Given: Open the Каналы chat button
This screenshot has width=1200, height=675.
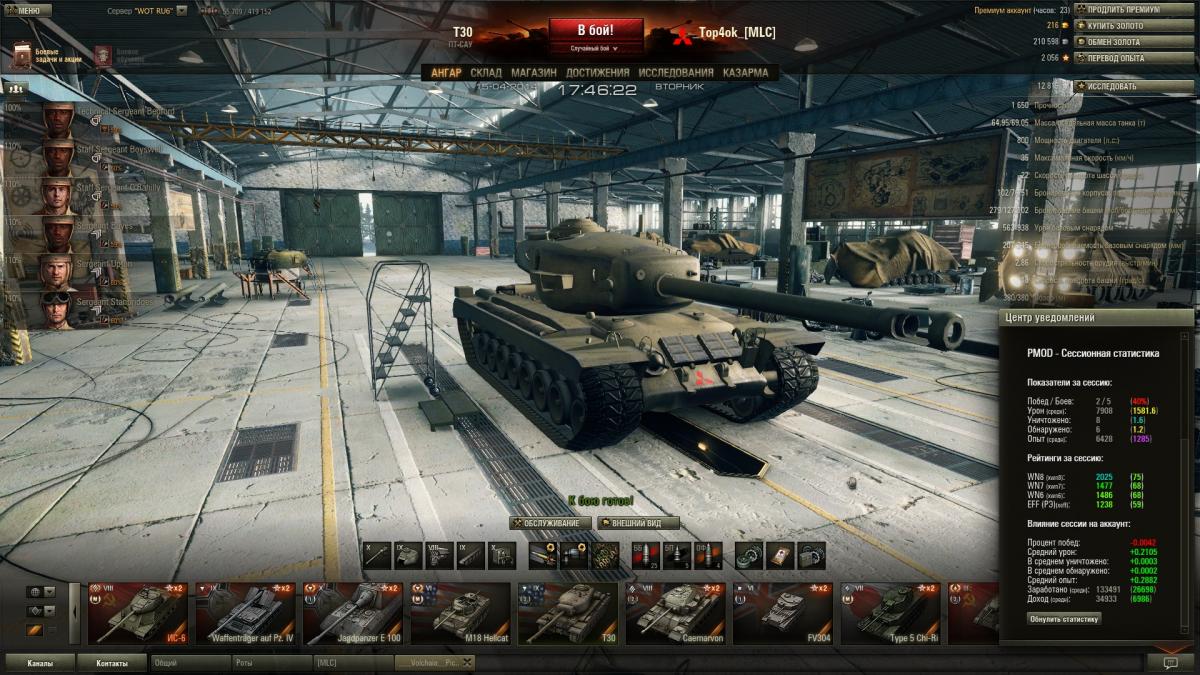Looking at the screenshot, I should click(40, 663).
